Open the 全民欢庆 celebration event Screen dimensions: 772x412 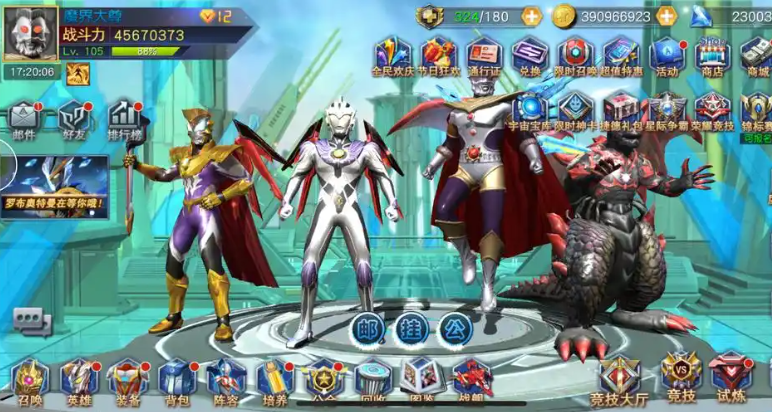click(x=392, y=56)
